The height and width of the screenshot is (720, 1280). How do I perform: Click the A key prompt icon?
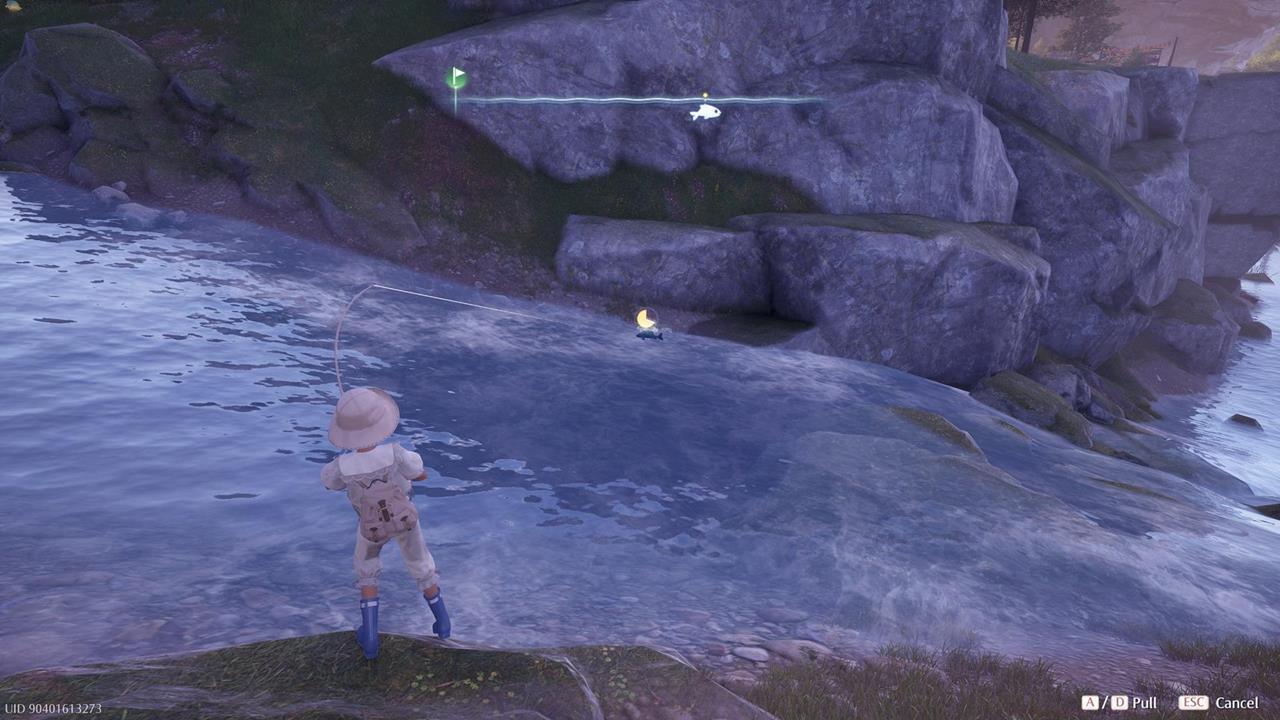click(x=1089, y=702)
